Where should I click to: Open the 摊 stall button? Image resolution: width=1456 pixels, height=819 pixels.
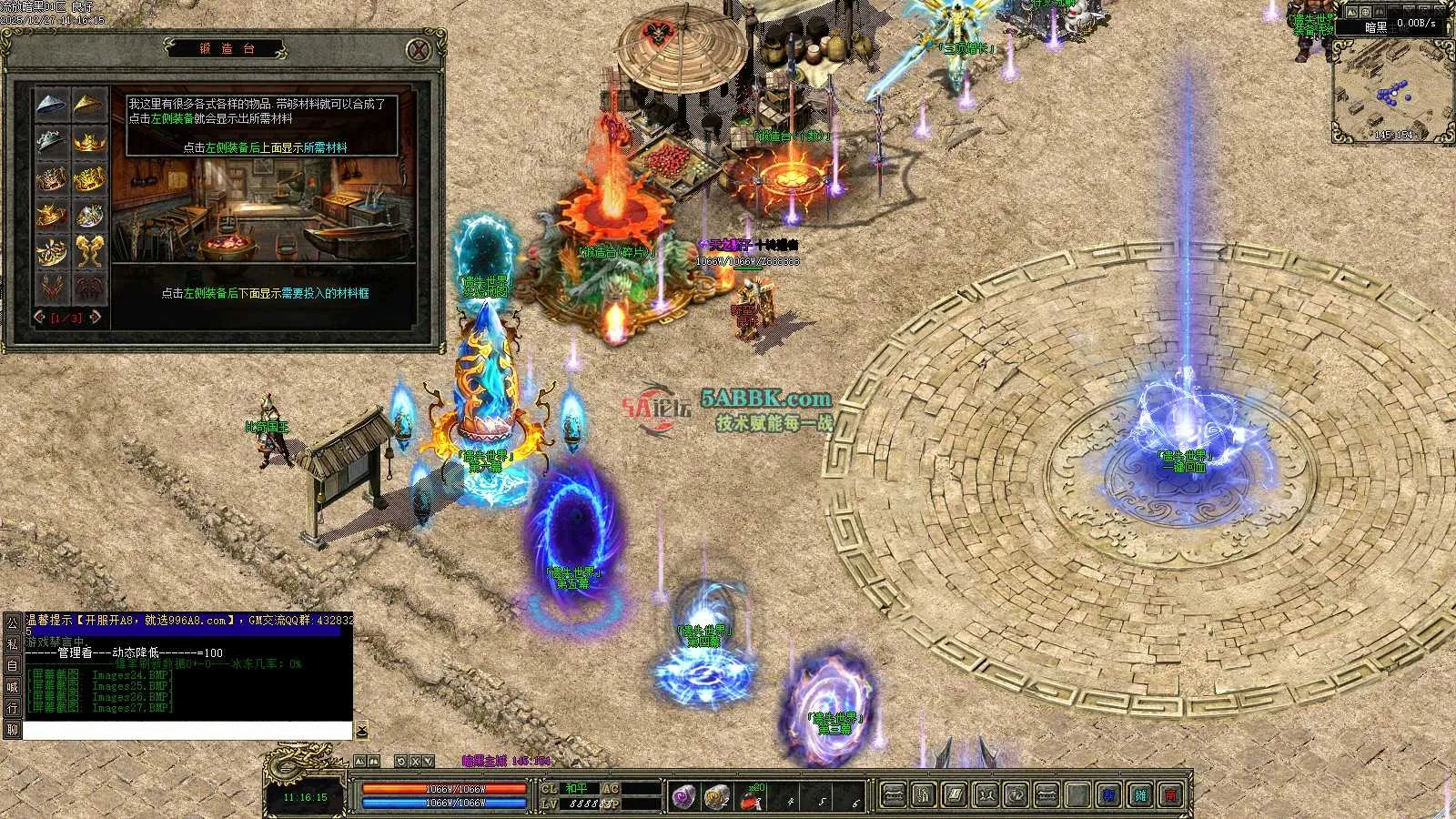tap(1140, 795)
